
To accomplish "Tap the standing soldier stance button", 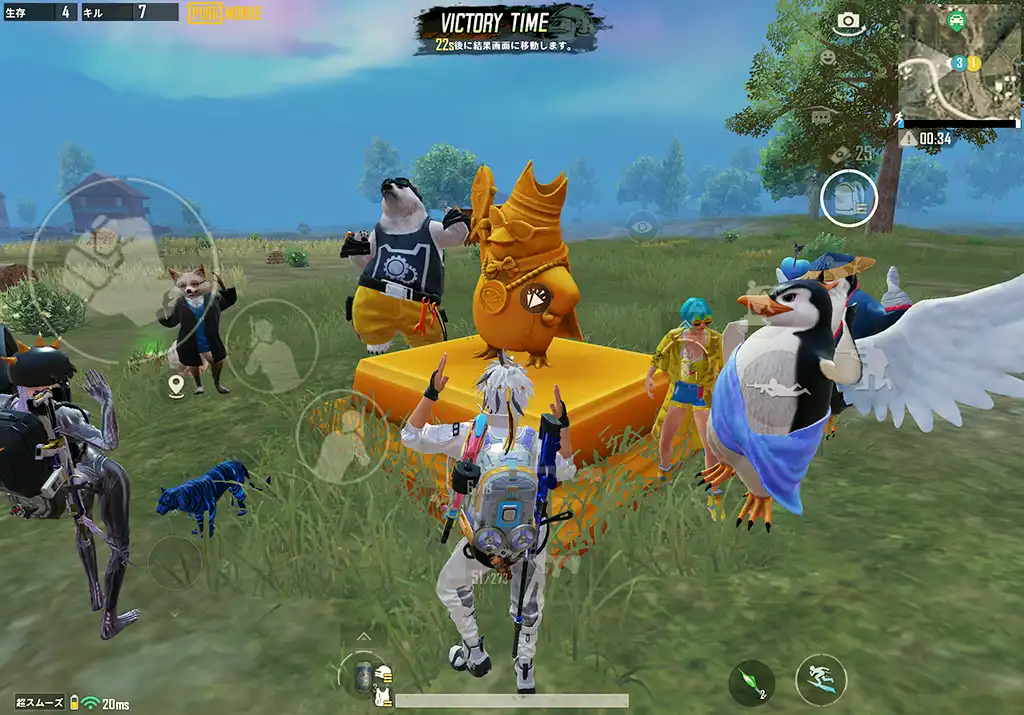I will point(271,345).
